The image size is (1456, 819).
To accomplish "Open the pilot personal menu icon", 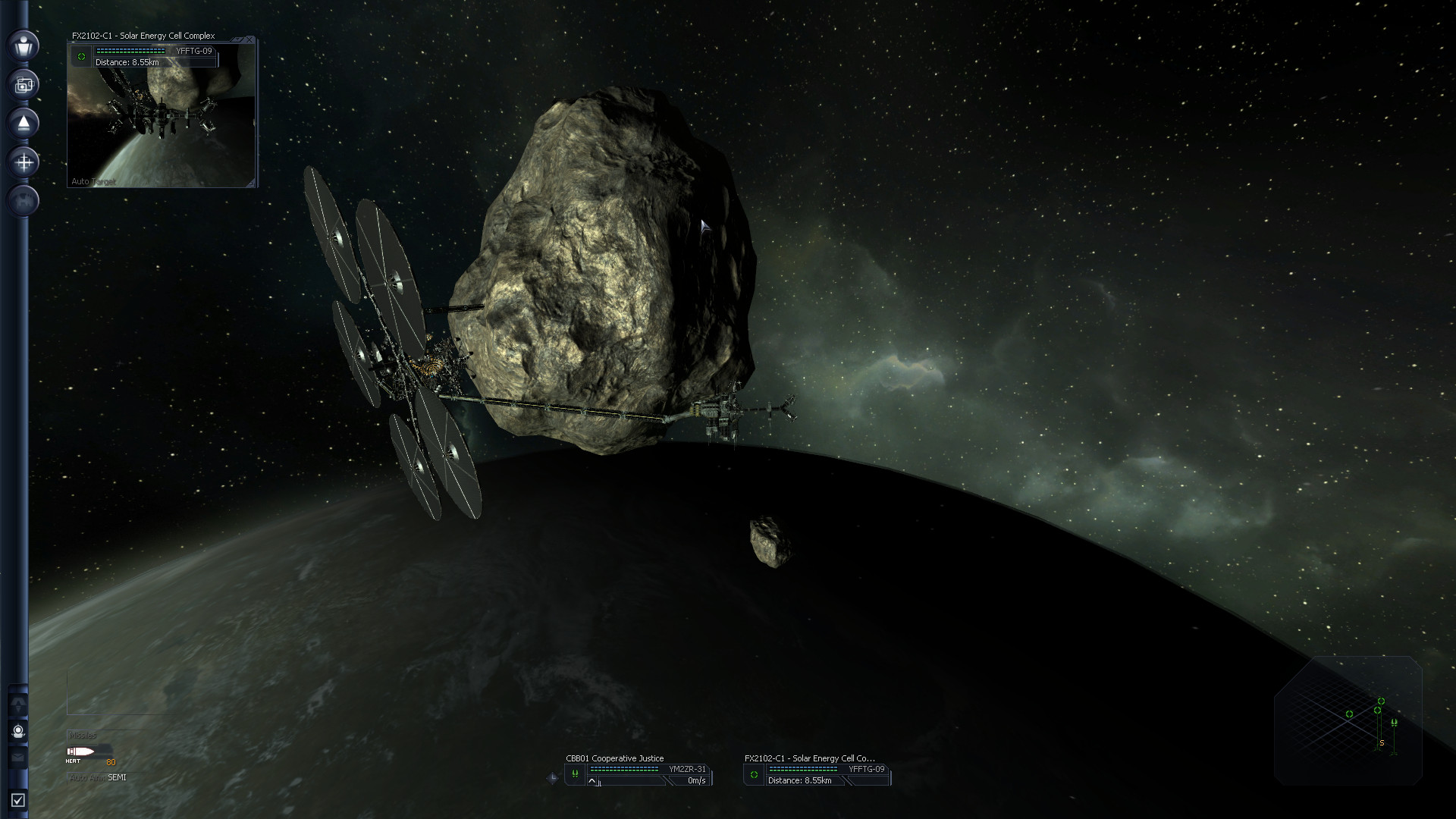I will pyautogui.click(x=24, y=45).
